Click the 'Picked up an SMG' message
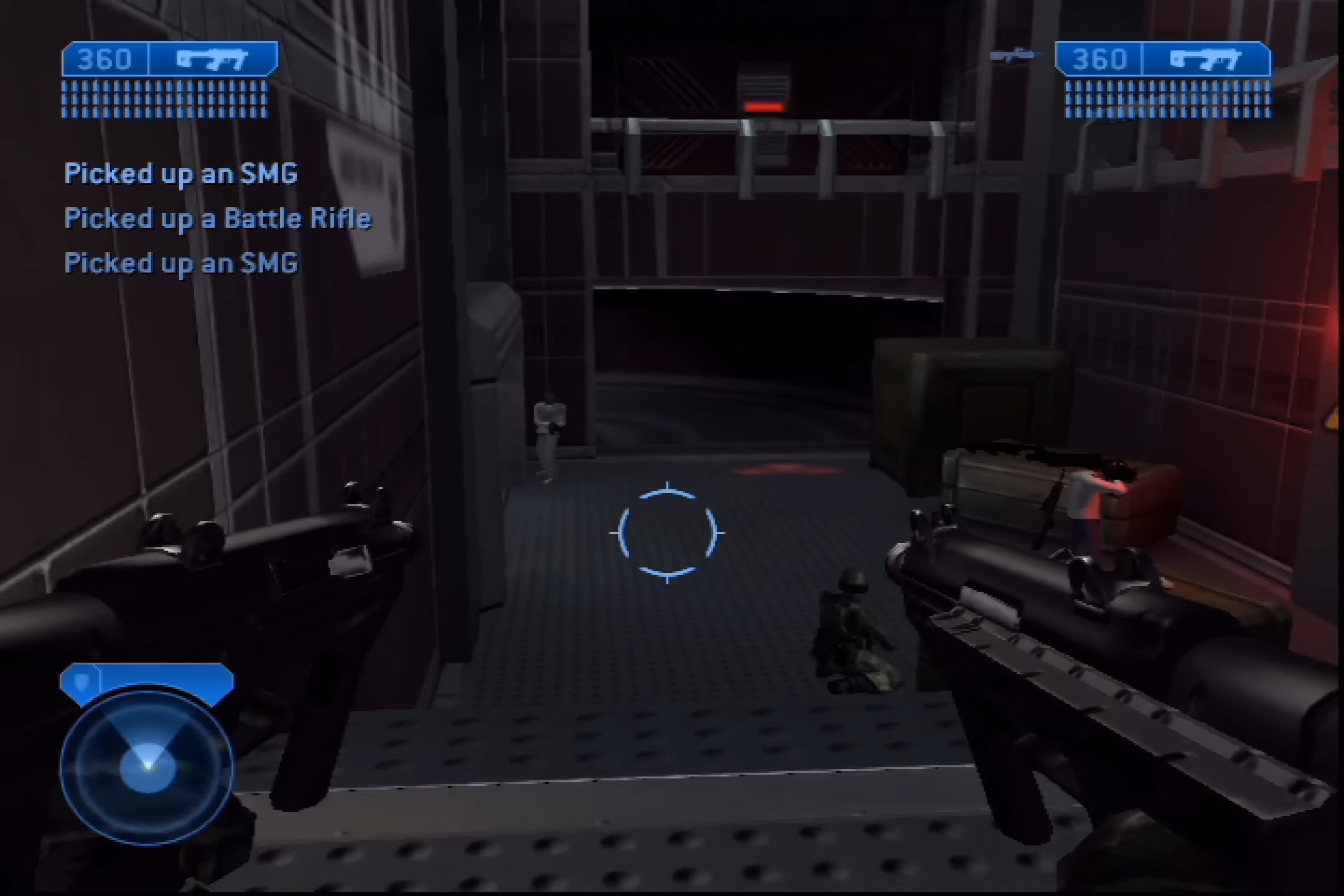The image size is (1344, 896). point(180,174)
